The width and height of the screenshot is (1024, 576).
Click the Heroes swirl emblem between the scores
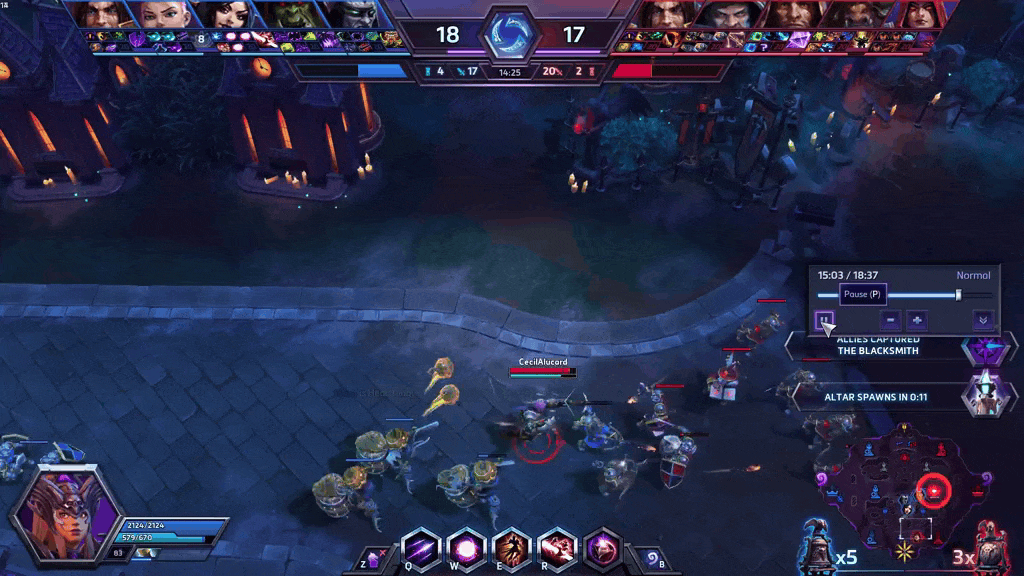pos(511,35)
